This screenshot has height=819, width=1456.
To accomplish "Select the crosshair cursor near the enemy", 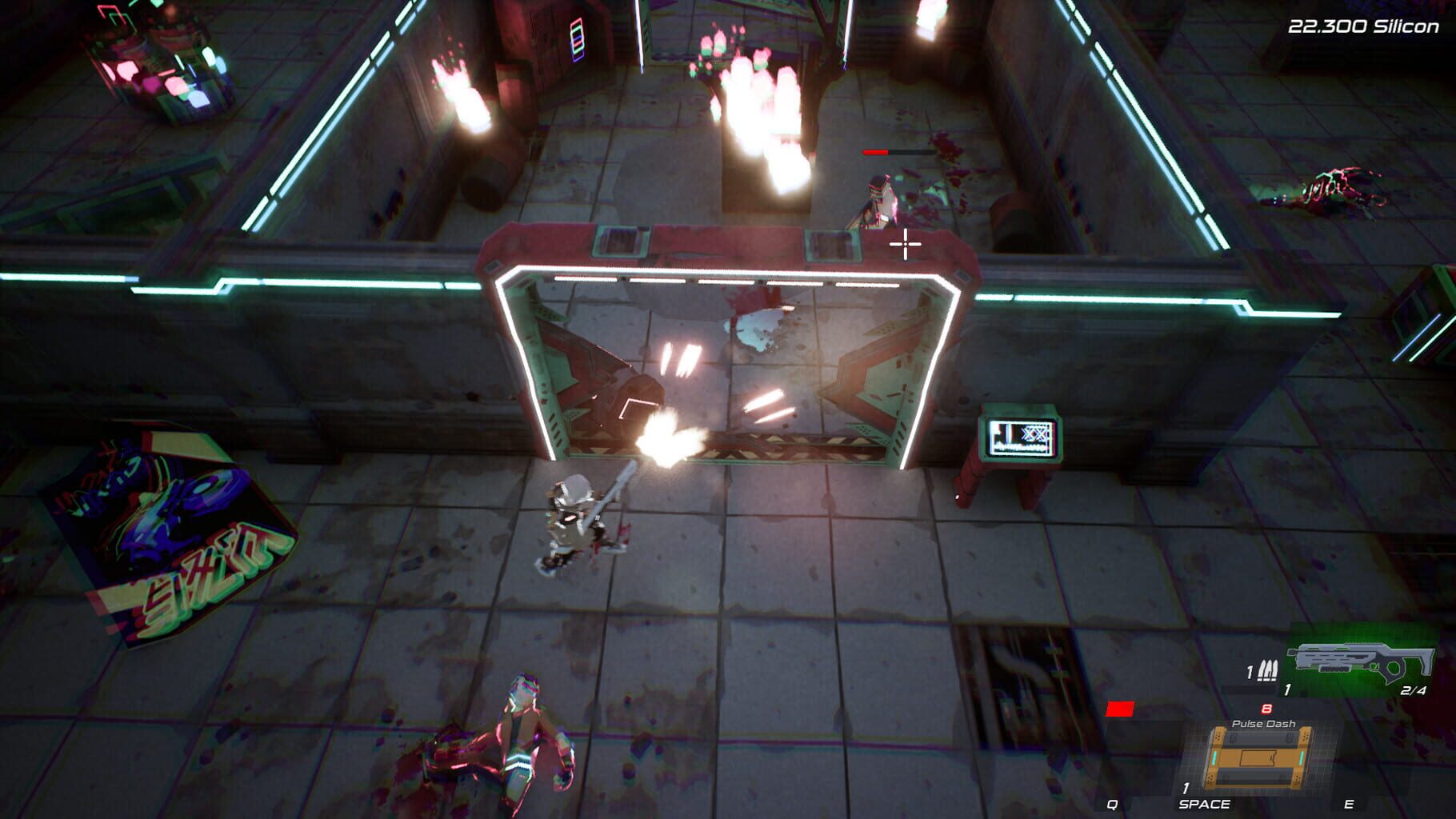I will (906, 245).
